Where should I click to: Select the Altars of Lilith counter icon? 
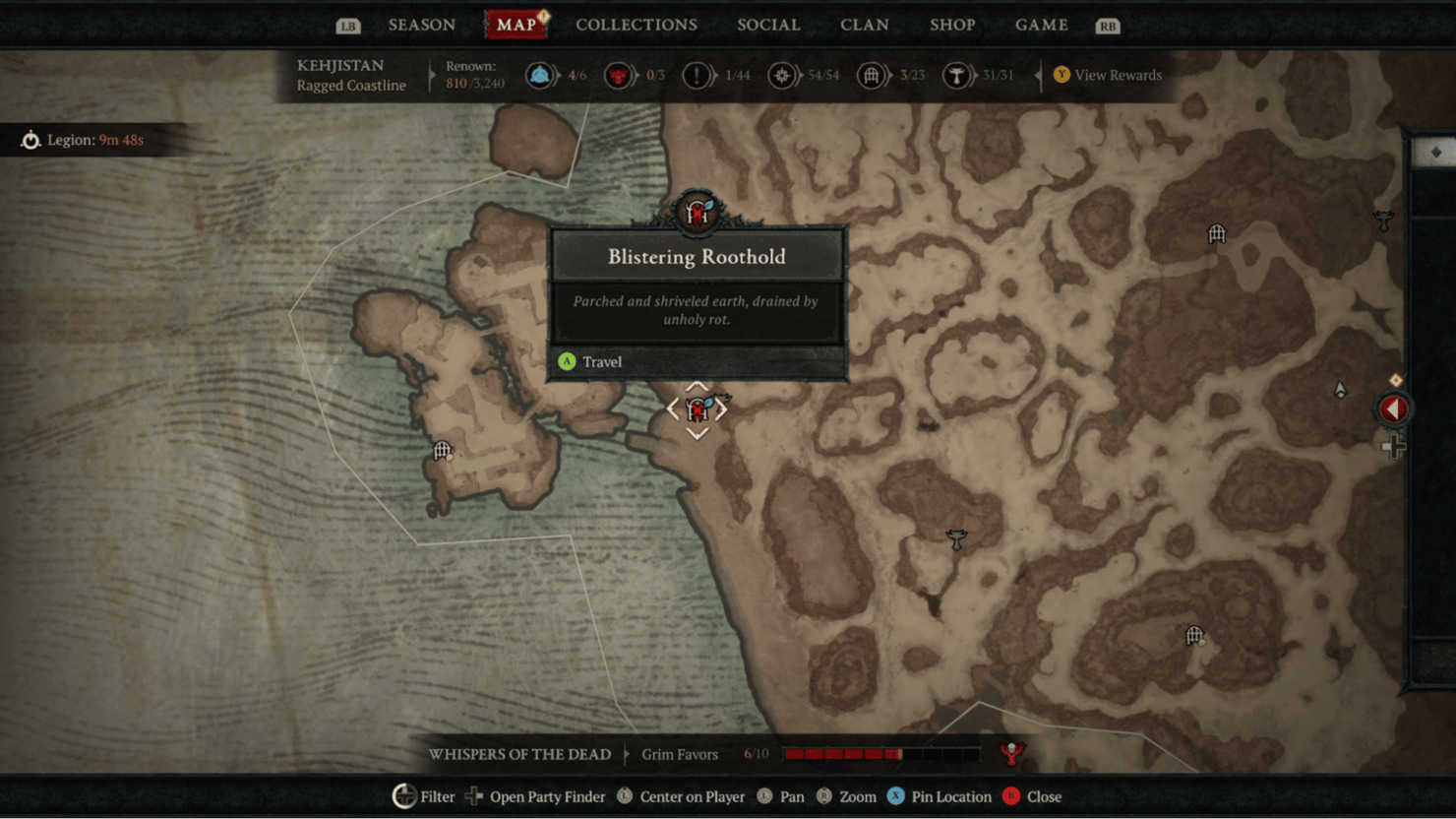click(x=619, y=75)
